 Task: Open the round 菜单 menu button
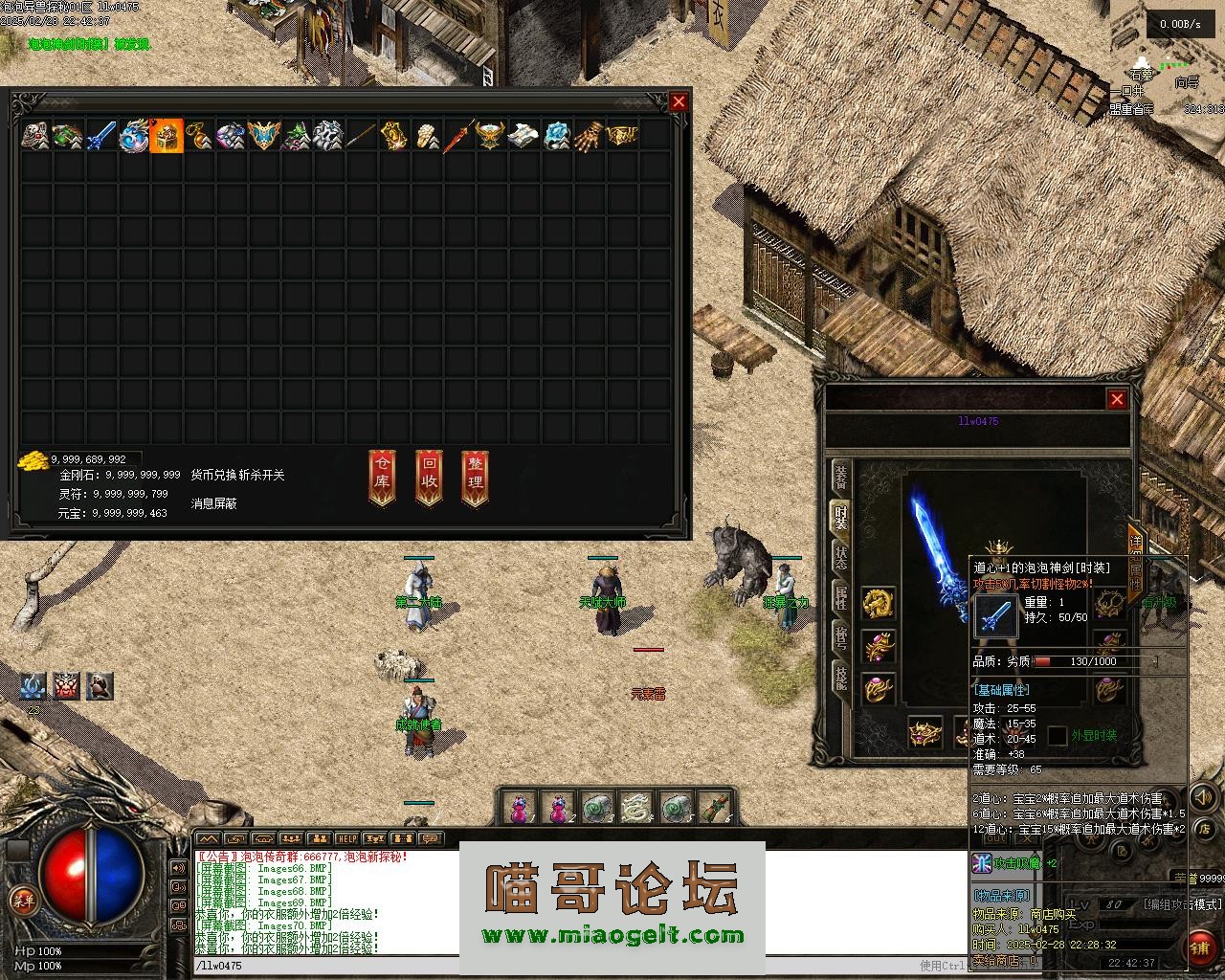pyautogui.click(x=21, y=900)
